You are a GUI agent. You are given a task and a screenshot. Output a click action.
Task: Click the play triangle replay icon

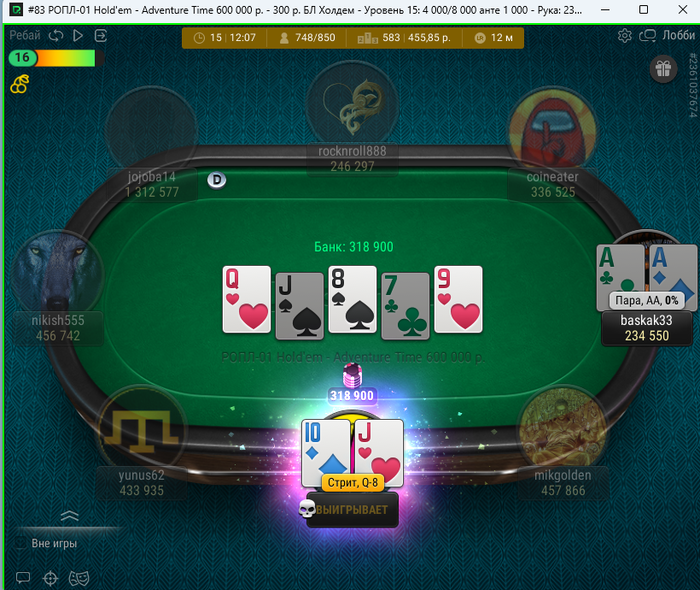(78, 35)
